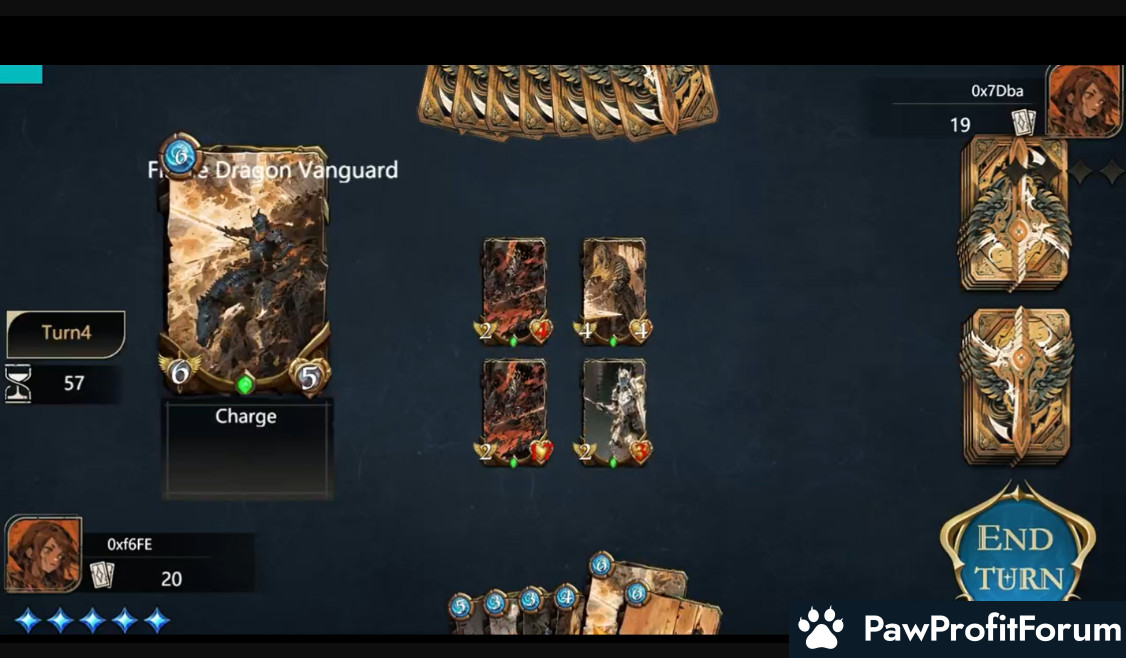
Task: Open the PawProfitForum watermark link
Action: coord(958,629)
